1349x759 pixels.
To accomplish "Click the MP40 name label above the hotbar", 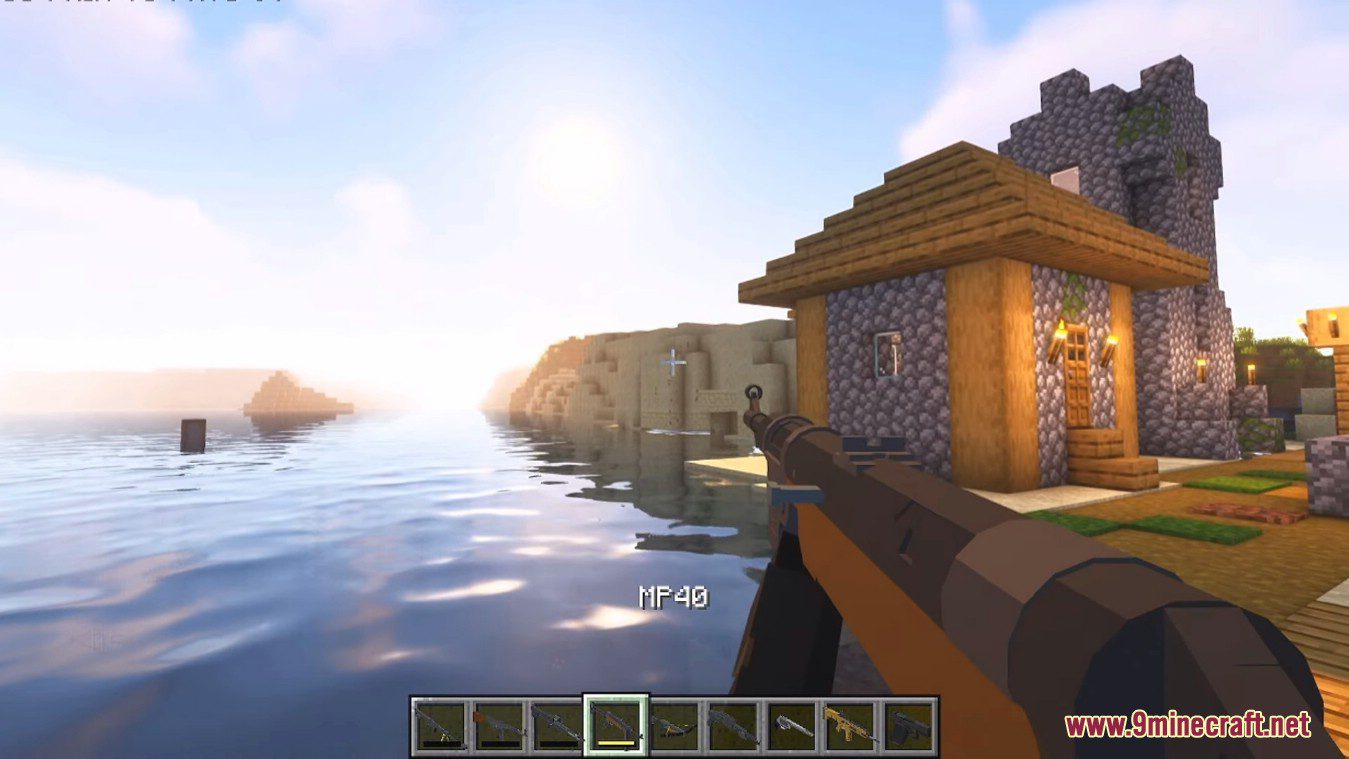I will pyautogui.click(x=674, y=597).
